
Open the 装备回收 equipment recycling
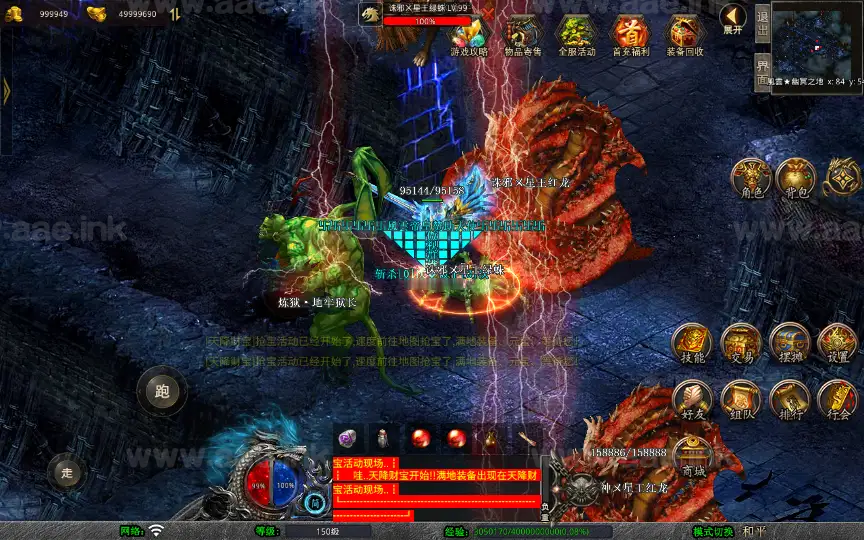pyautogui.click(x=685, y=35)
